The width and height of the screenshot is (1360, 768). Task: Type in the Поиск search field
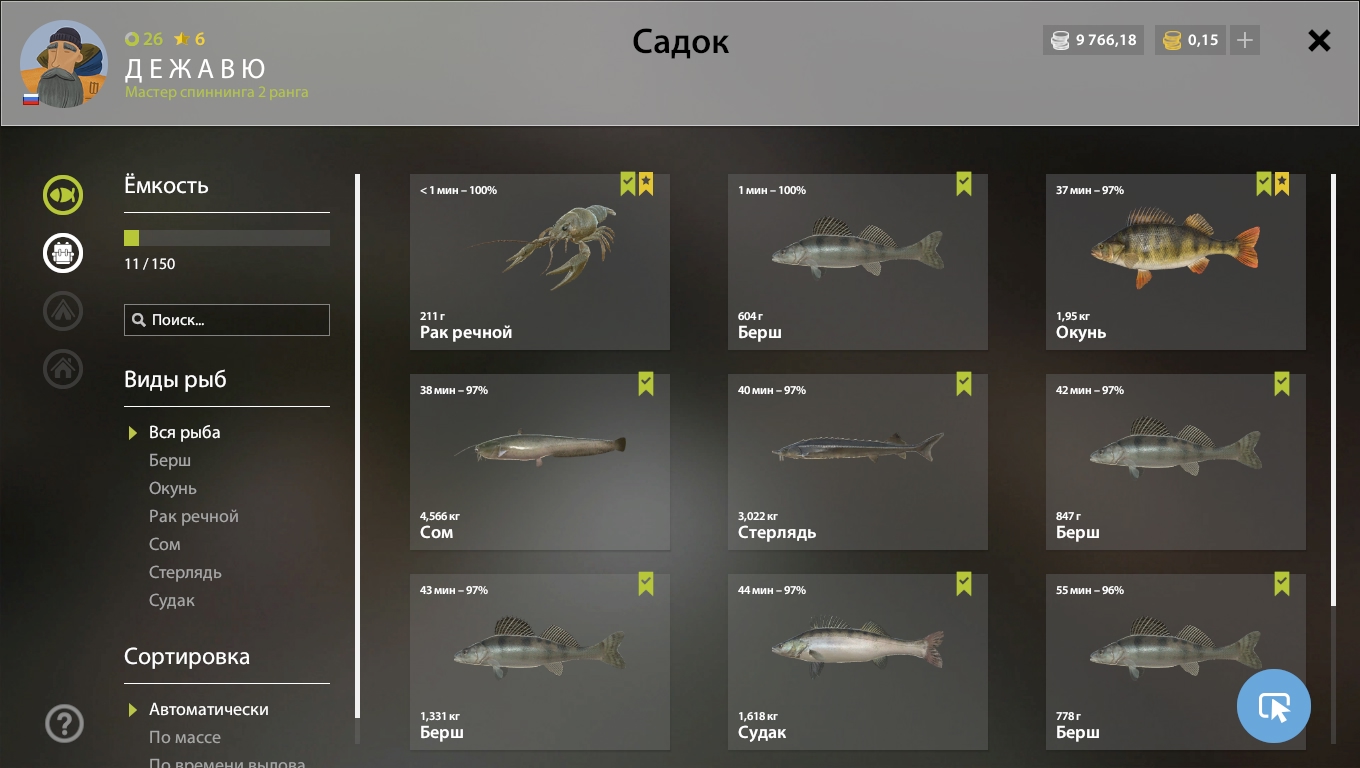tap(236, 320)
